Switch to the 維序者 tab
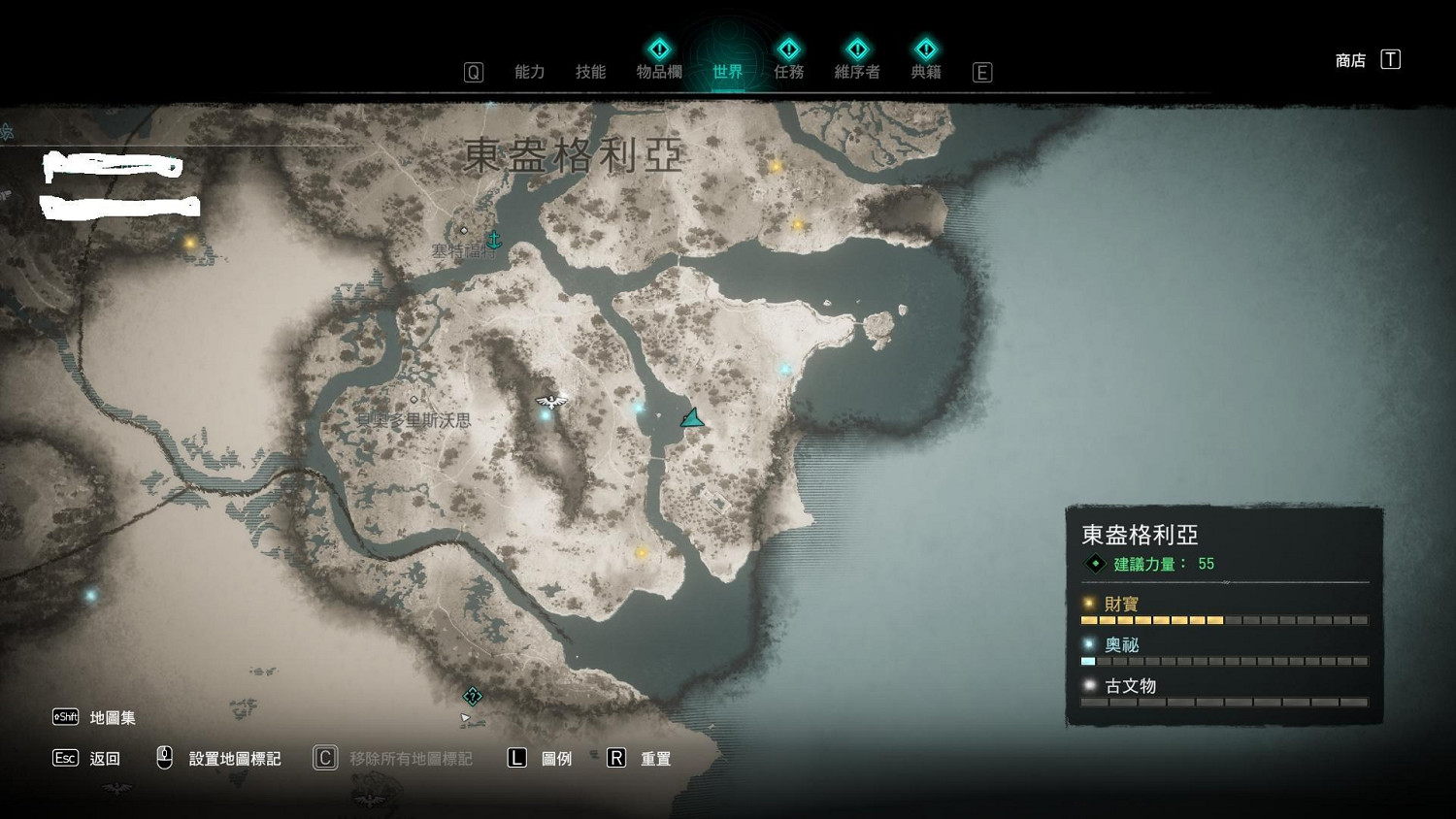The height and width of the screenshot is (819, 1456). pyautogui.click(x=857, y=71)
